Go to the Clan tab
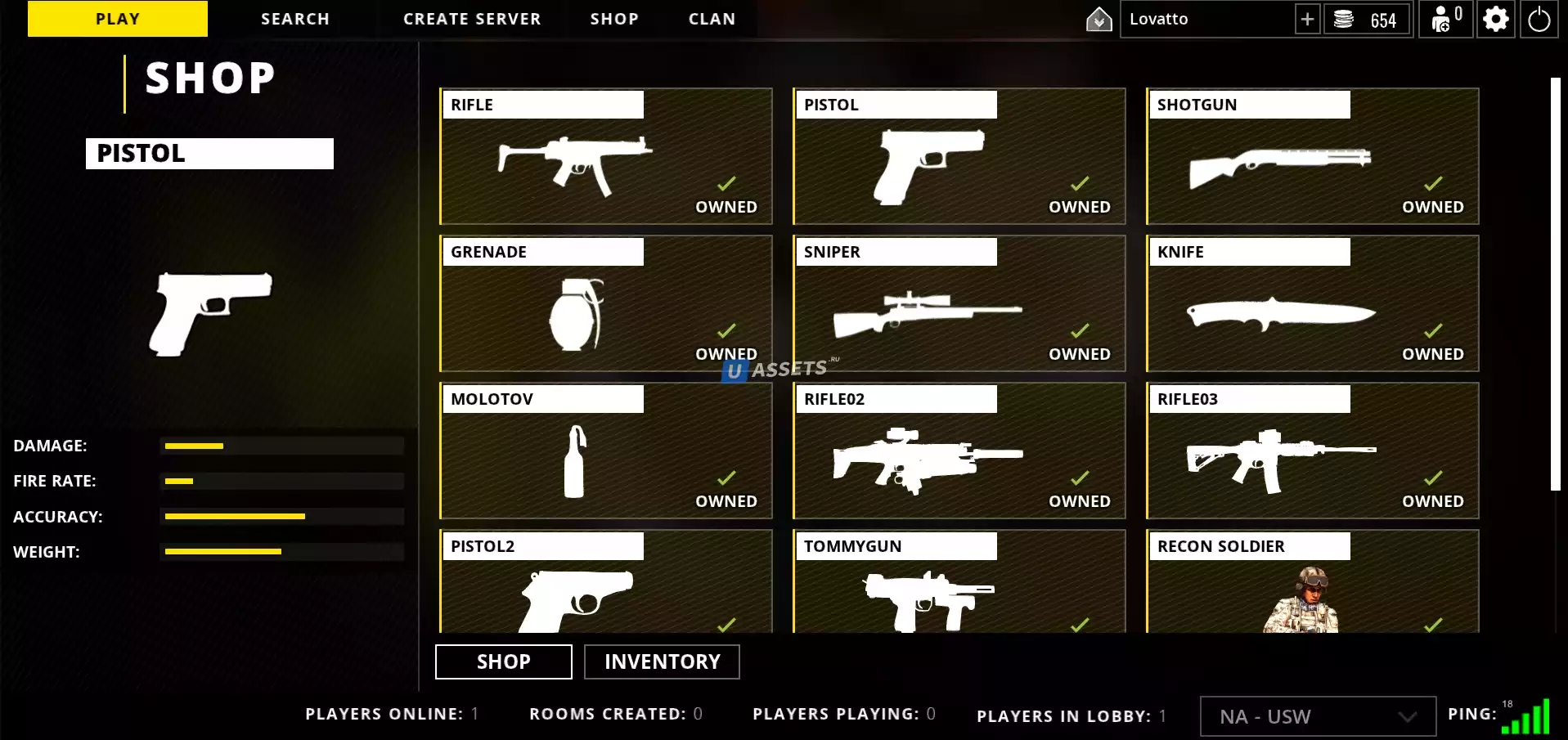This screenshot has width=1568, height=740. (712, 19)
